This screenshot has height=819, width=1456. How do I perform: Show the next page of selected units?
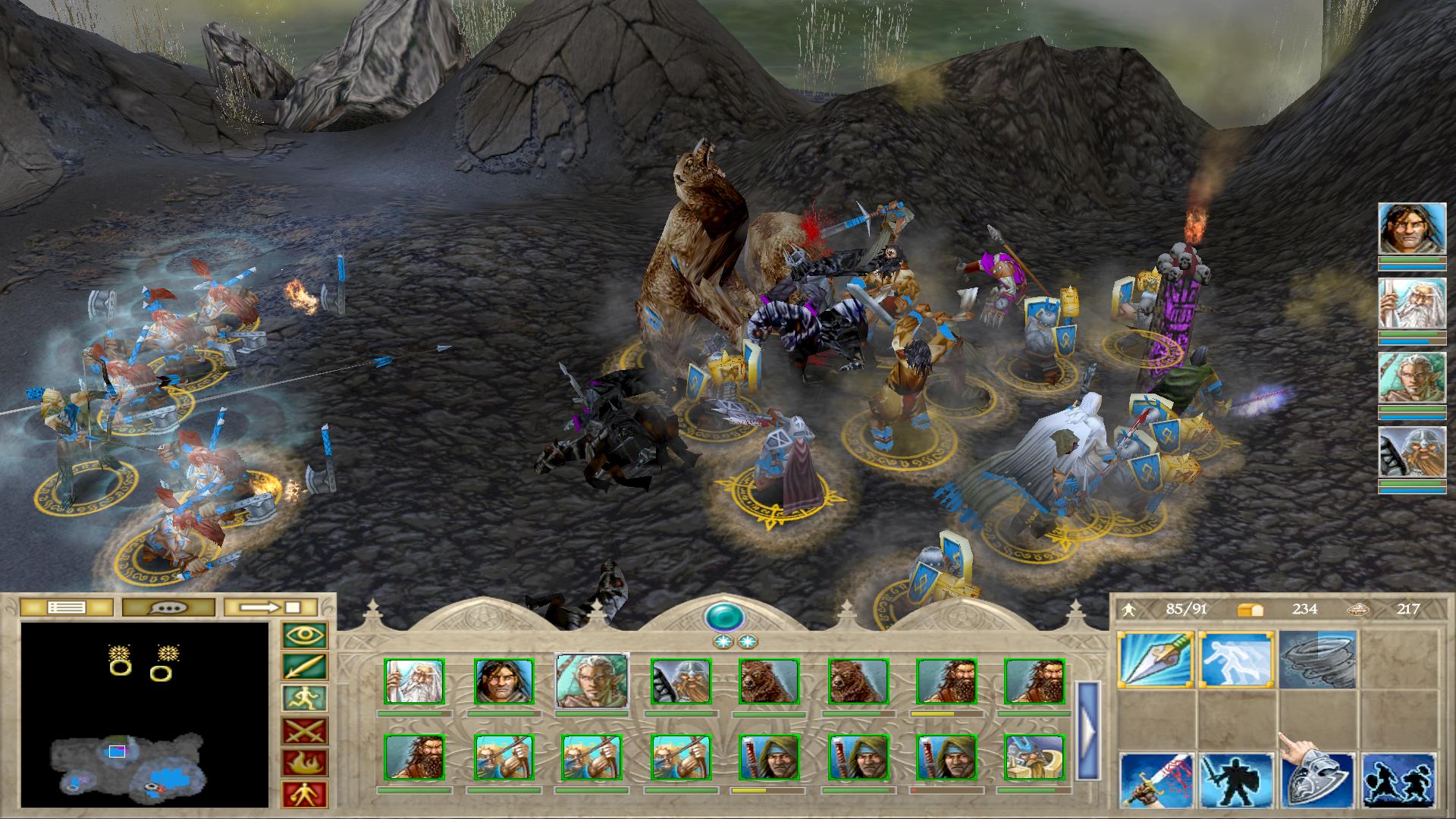pyautogui.click(x=1088, y=731)
